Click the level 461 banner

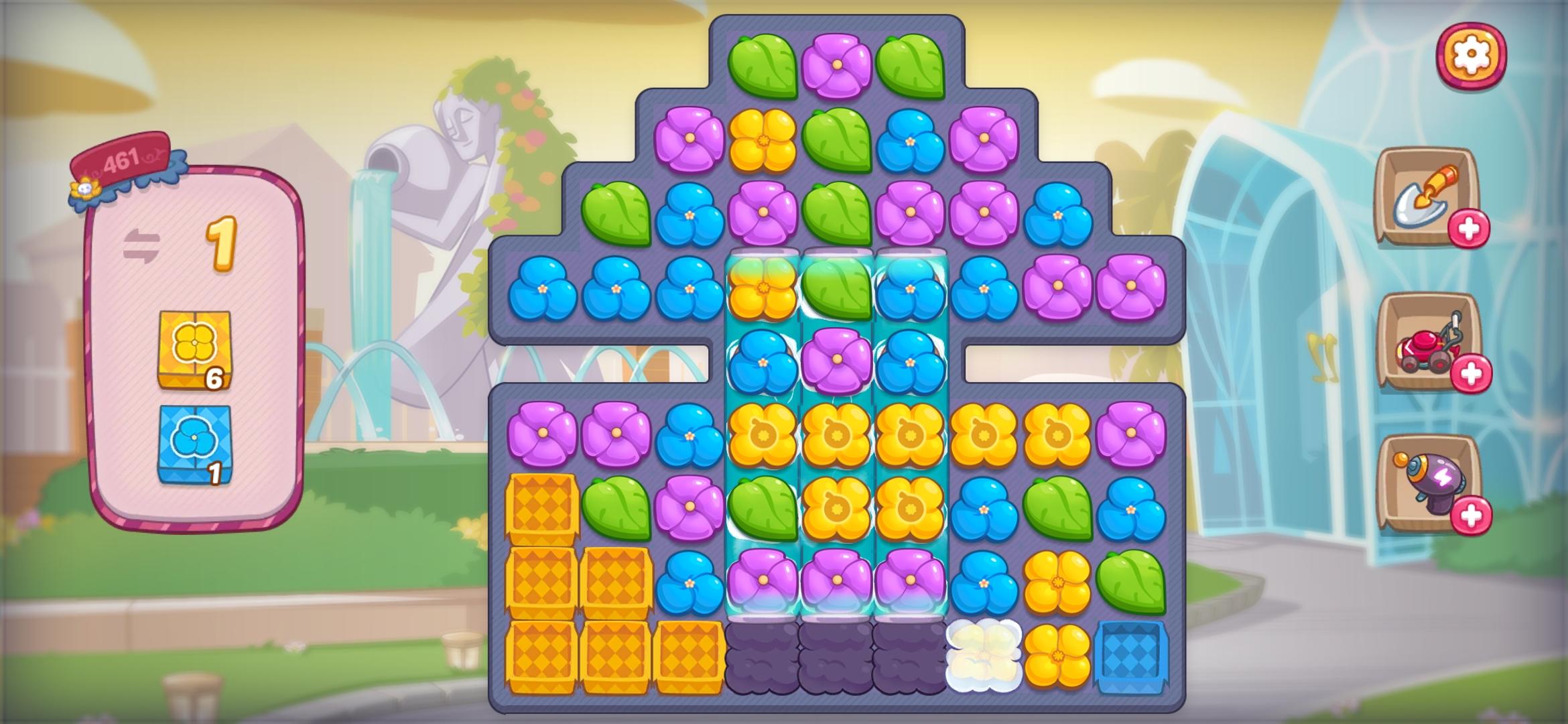[x=124, y=158]
